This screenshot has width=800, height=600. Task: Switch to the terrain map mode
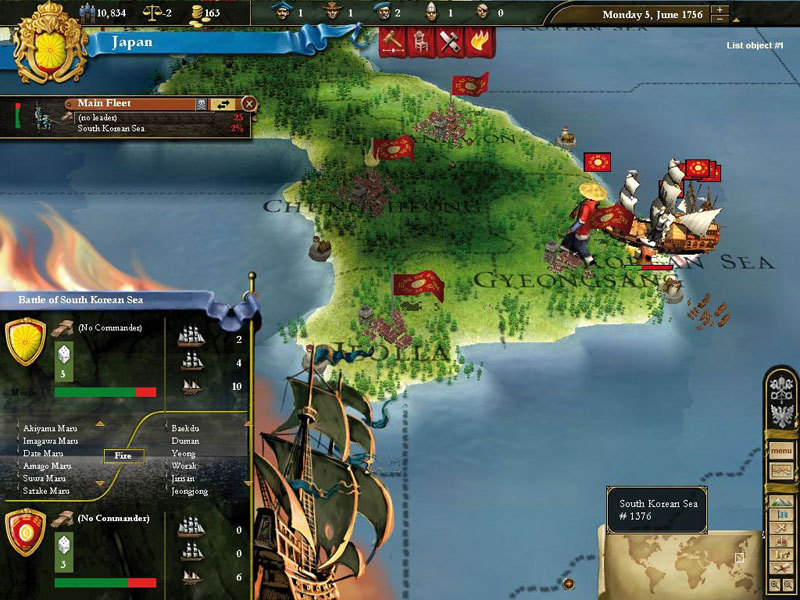(780, 504)
